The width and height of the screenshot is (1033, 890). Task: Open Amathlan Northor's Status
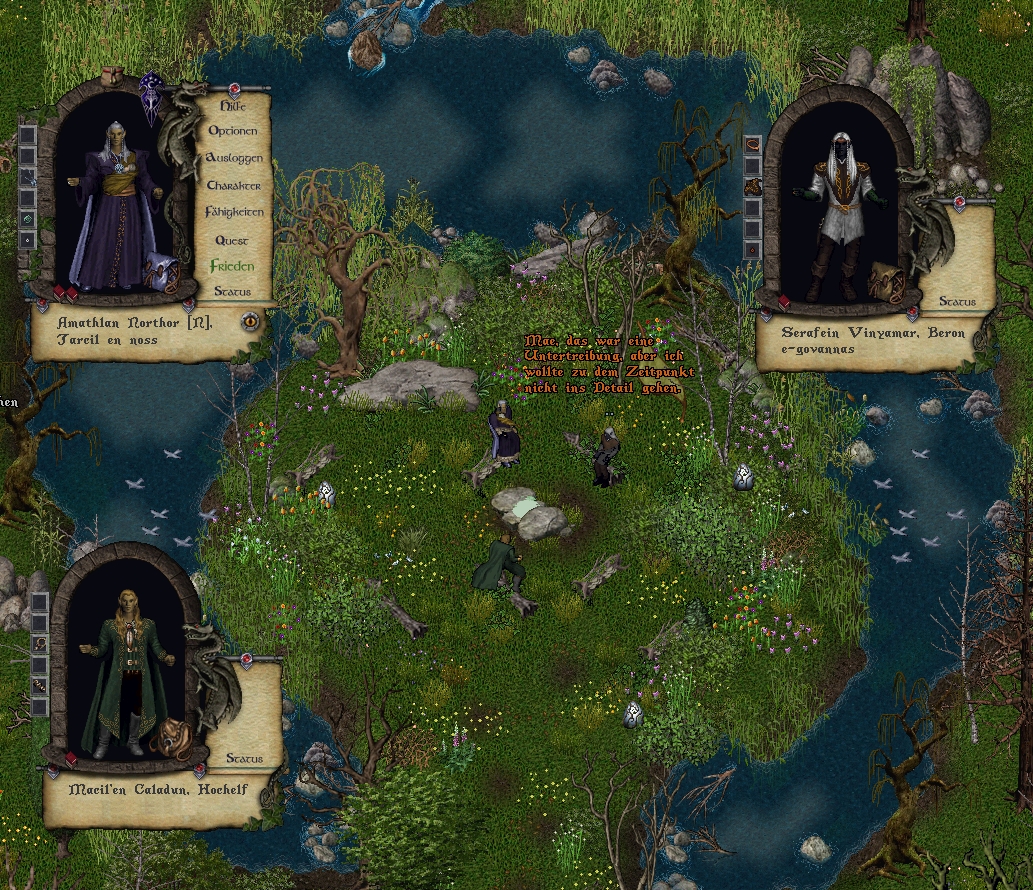[x=232, y=292]
